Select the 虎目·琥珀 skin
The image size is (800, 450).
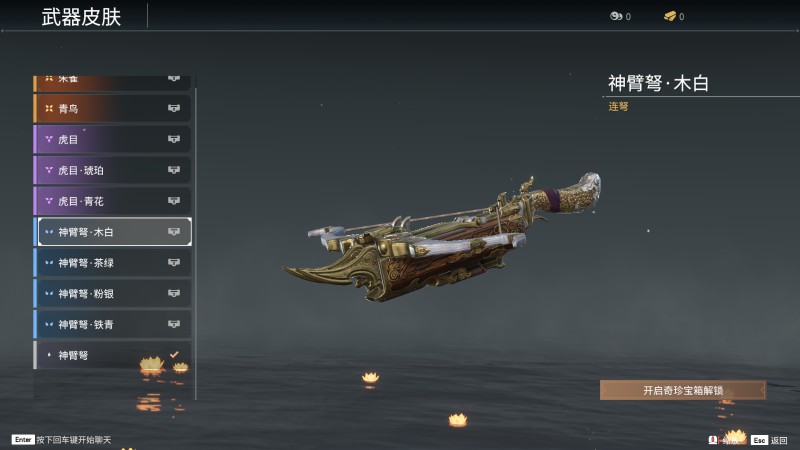tap(112, 170)
